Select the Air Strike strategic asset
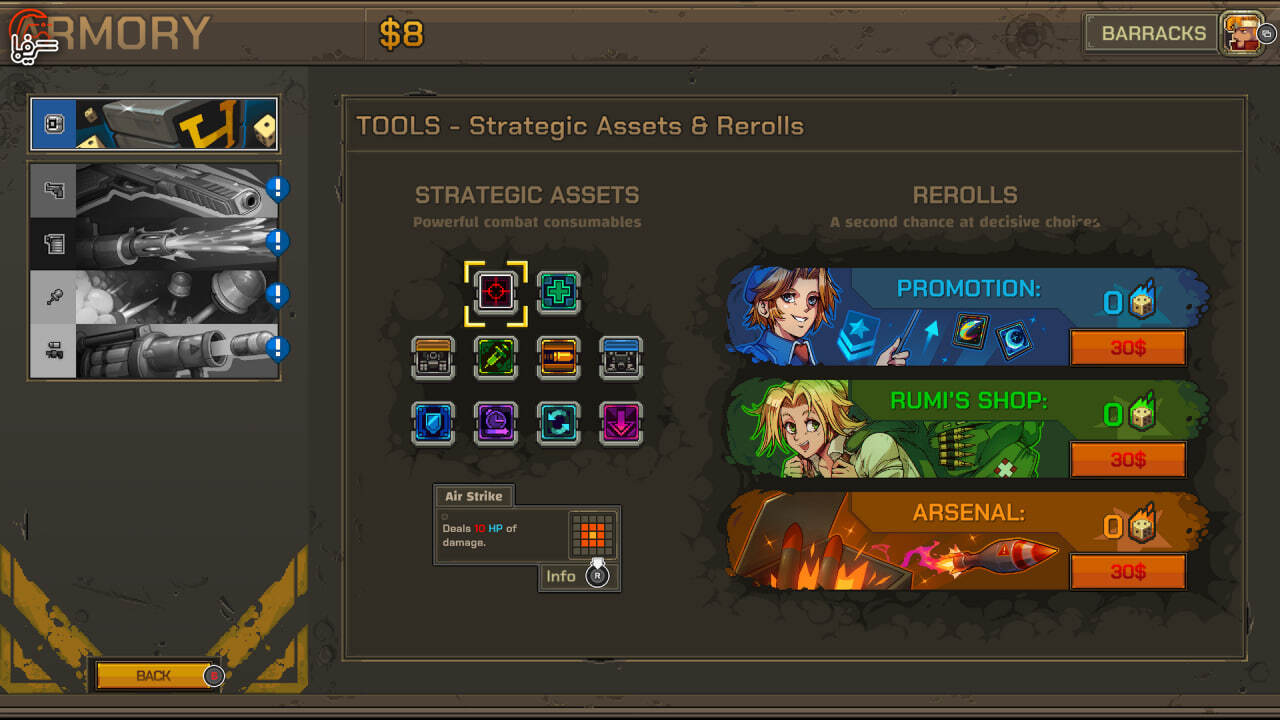 tap(497, 292)
